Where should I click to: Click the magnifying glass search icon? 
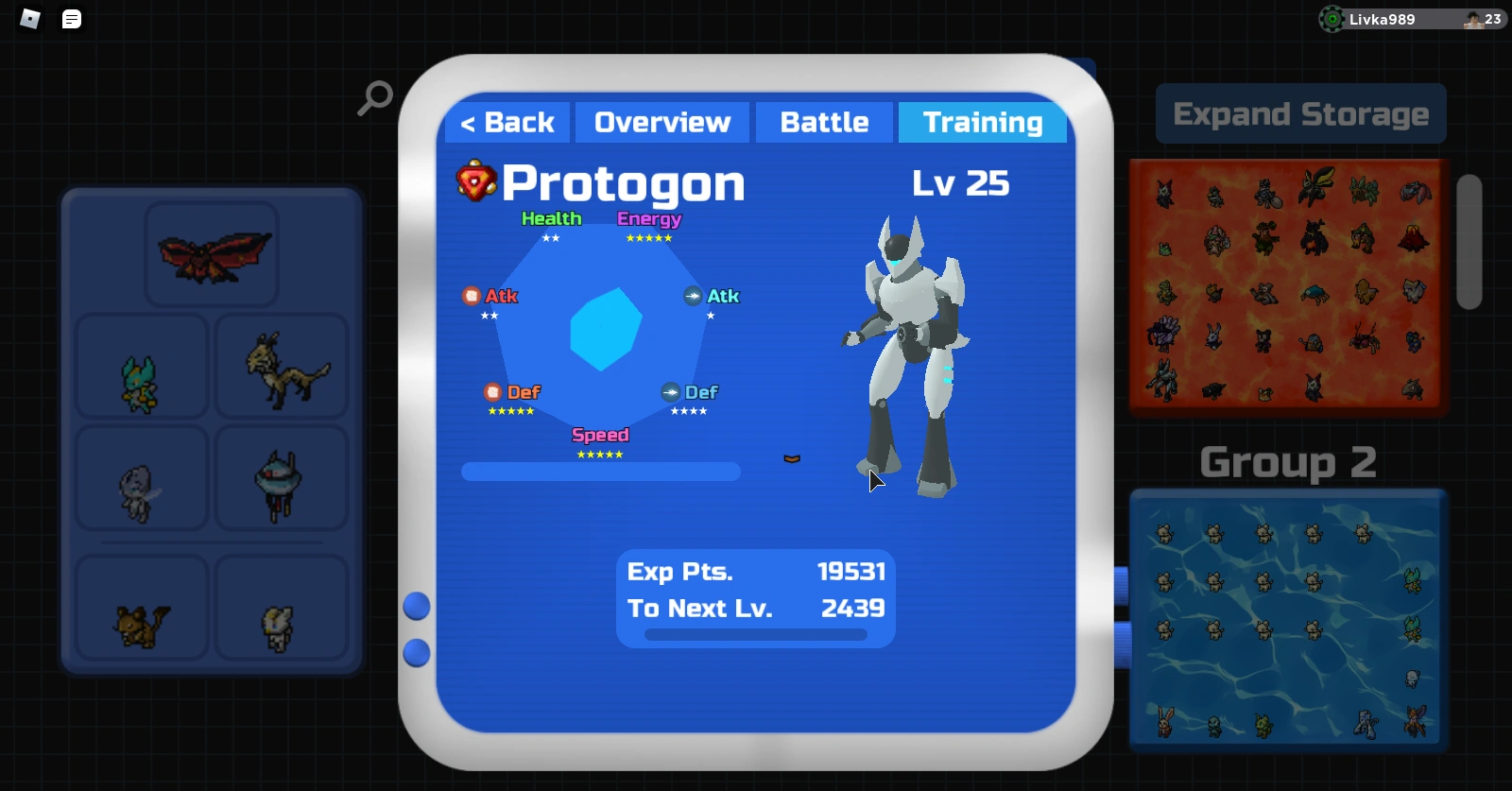(x=375, y=97)
